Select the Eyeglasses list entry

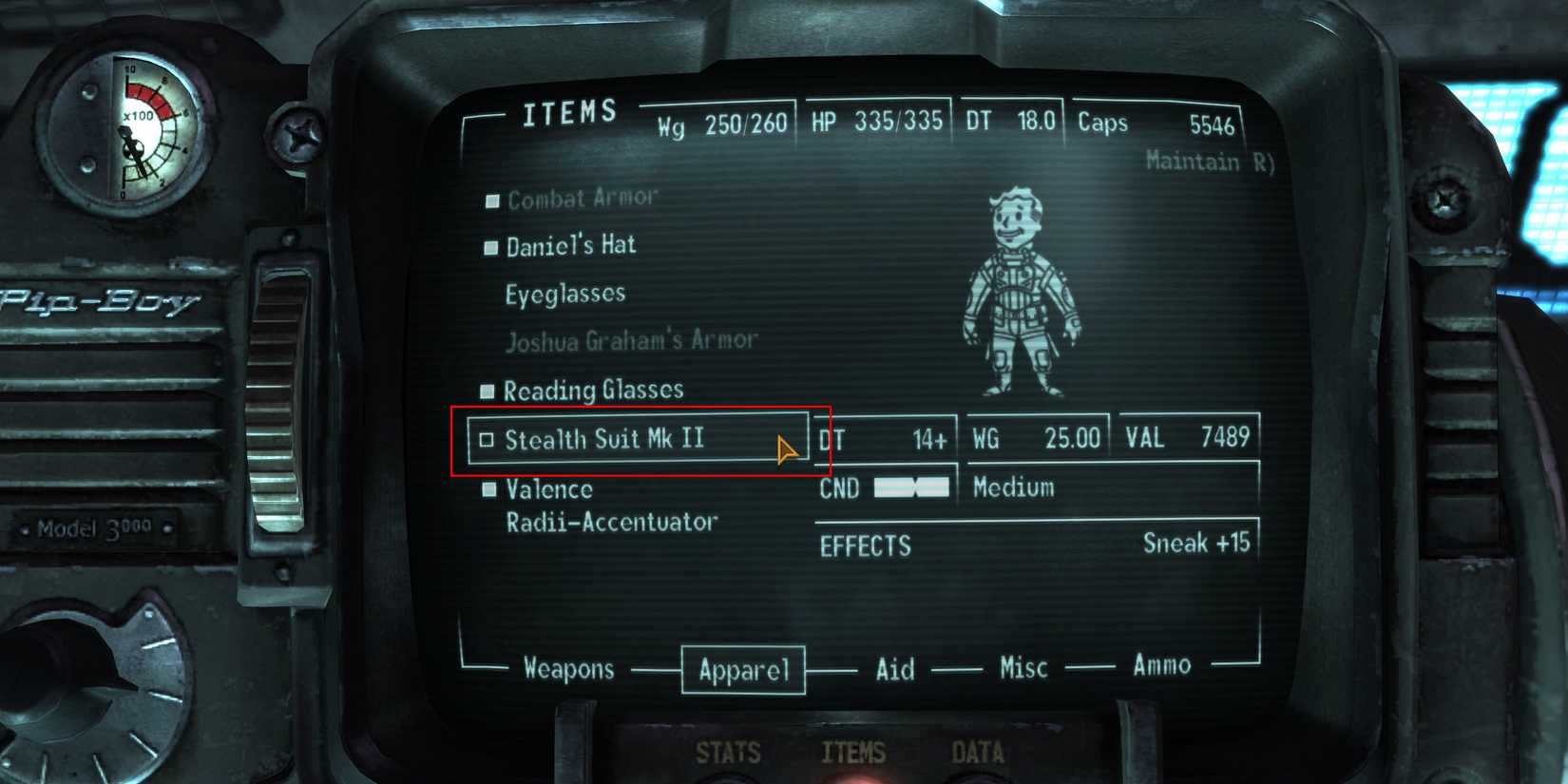pyautogui.click(x=565, y=293)
